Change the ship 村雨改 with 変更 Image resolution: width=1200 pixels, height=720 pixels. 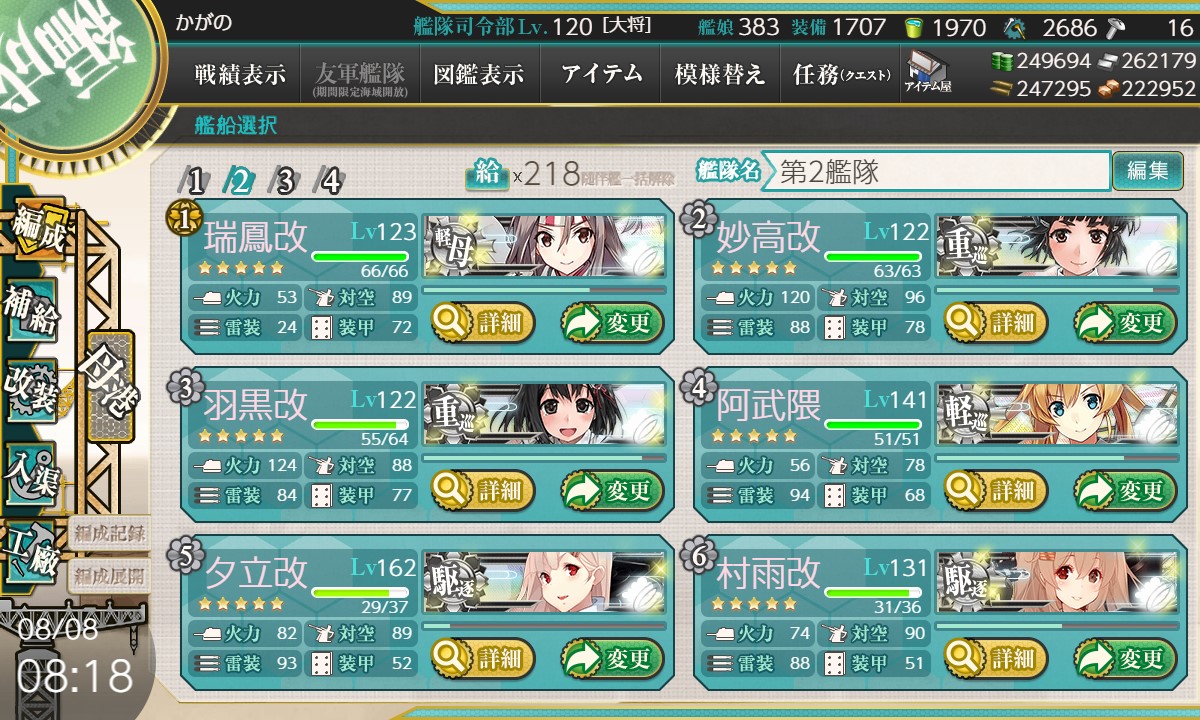point(1120,659)
